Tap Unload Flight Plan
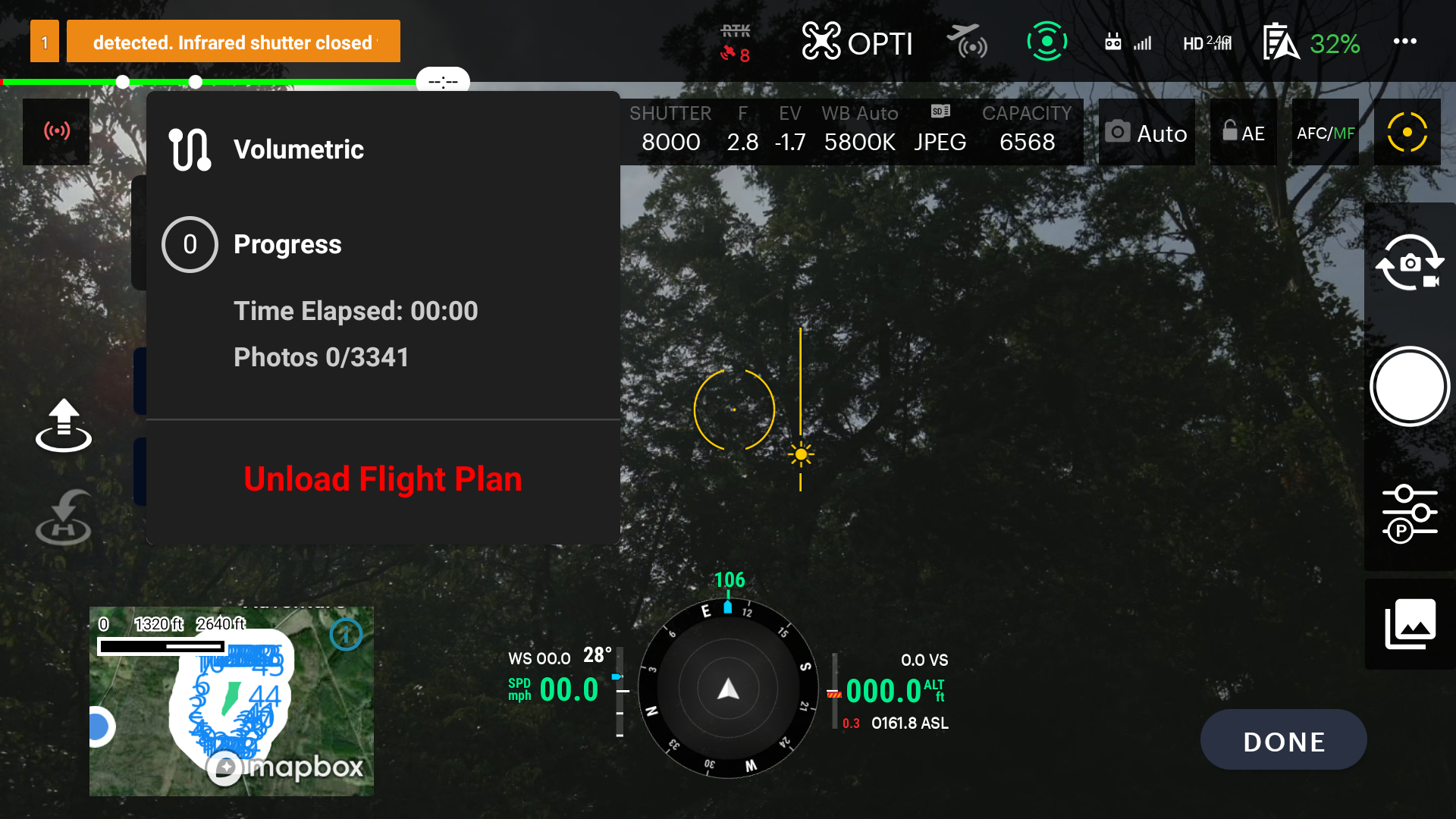1456x819 pixels. [x=382, y=479]
